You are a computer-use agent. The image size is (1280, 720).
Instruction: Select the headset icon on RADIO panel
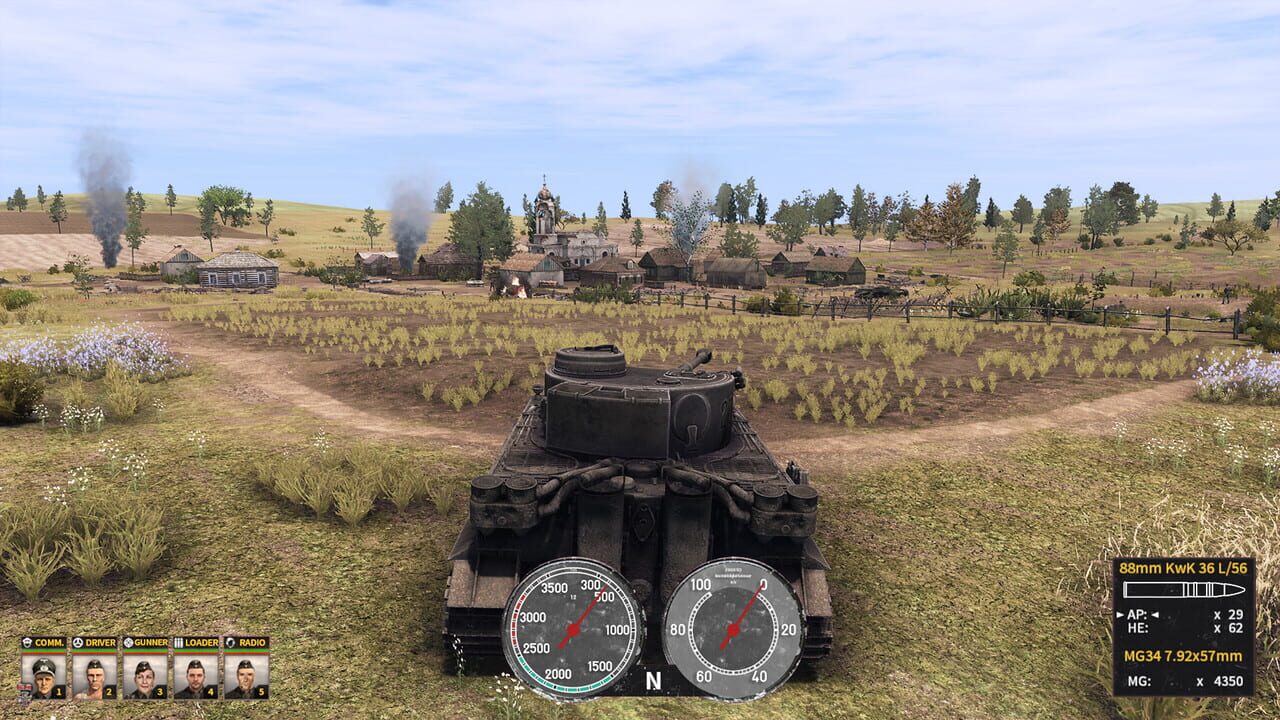tap(229, 642)
